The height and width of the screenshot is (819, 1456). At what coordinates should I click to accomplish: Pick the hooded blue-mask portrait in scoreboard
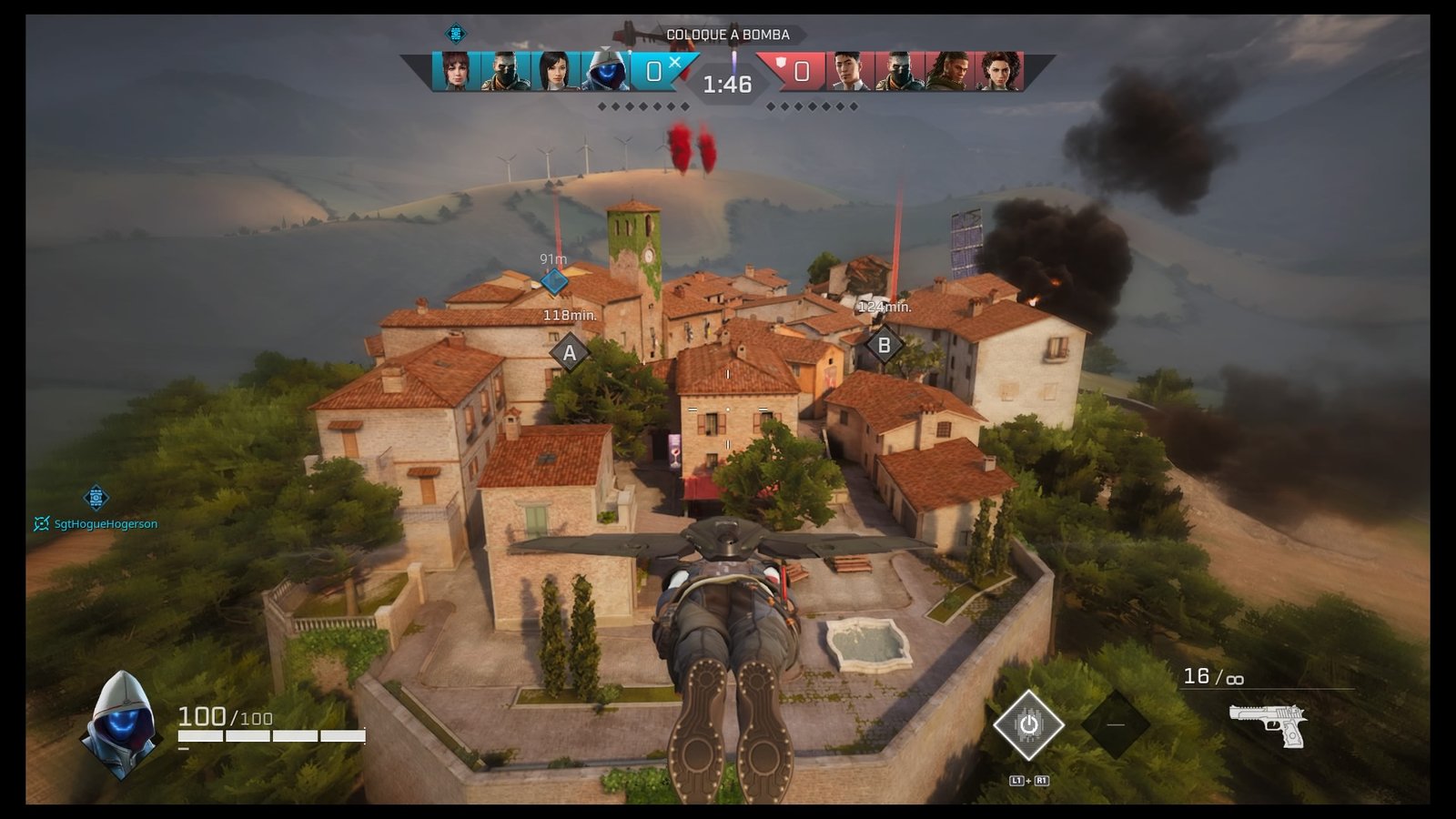(605, 71)
